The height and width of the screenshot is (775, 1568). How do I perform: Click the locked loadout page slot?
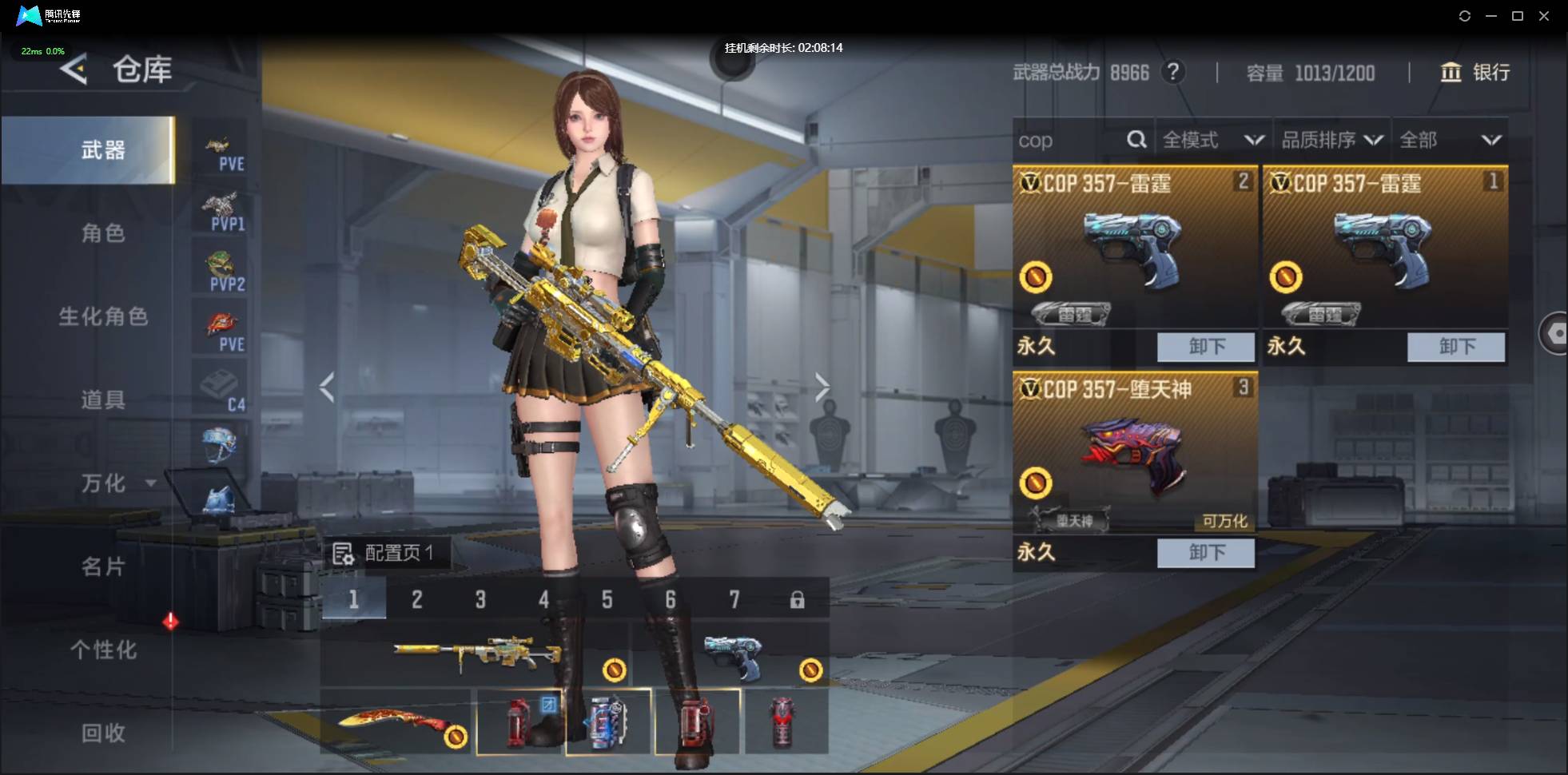click(x=797, y=600)
